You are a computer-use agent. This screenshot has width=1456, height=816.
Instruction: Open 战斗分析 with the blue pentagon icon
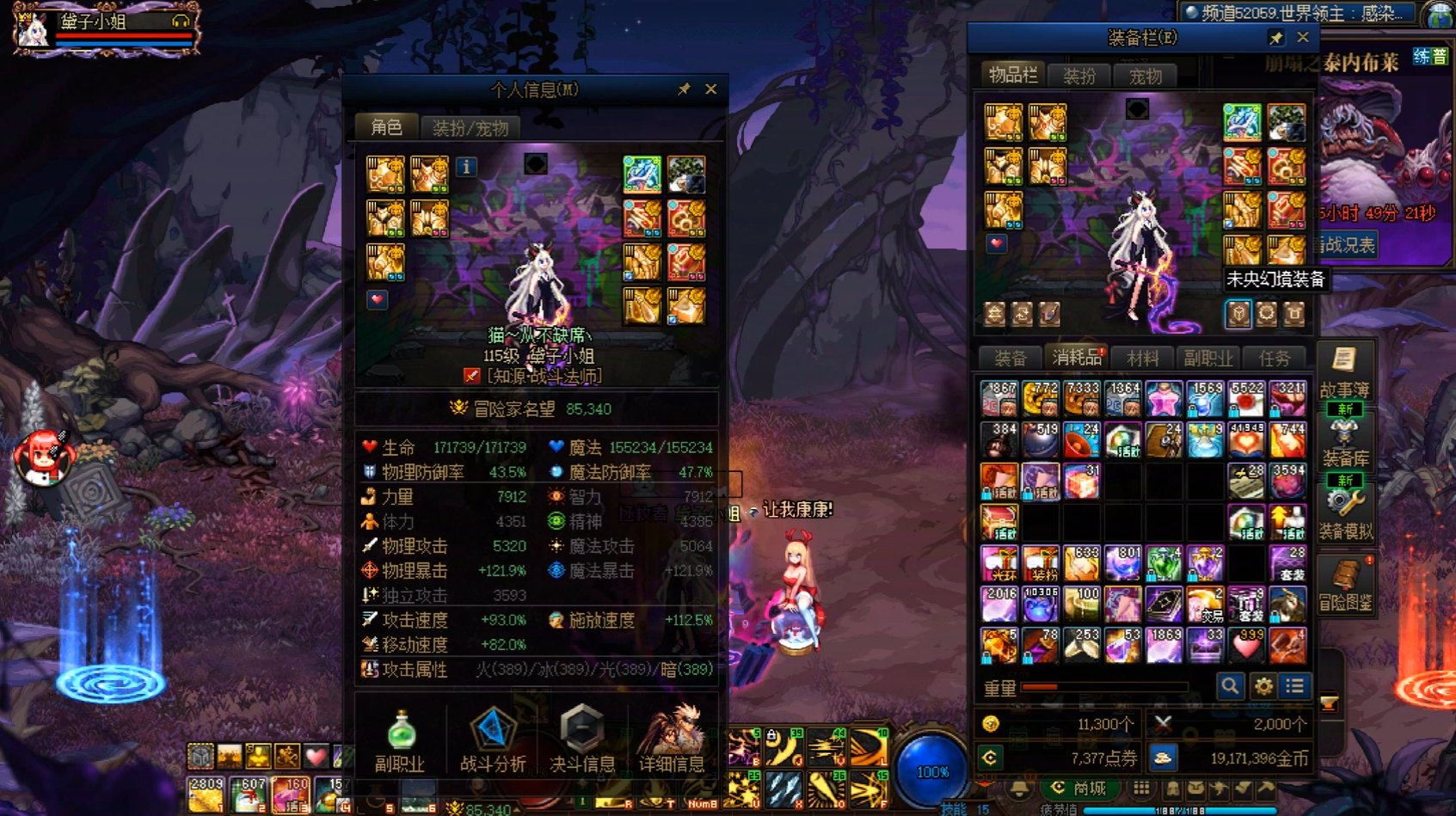[x=492, y=736]
